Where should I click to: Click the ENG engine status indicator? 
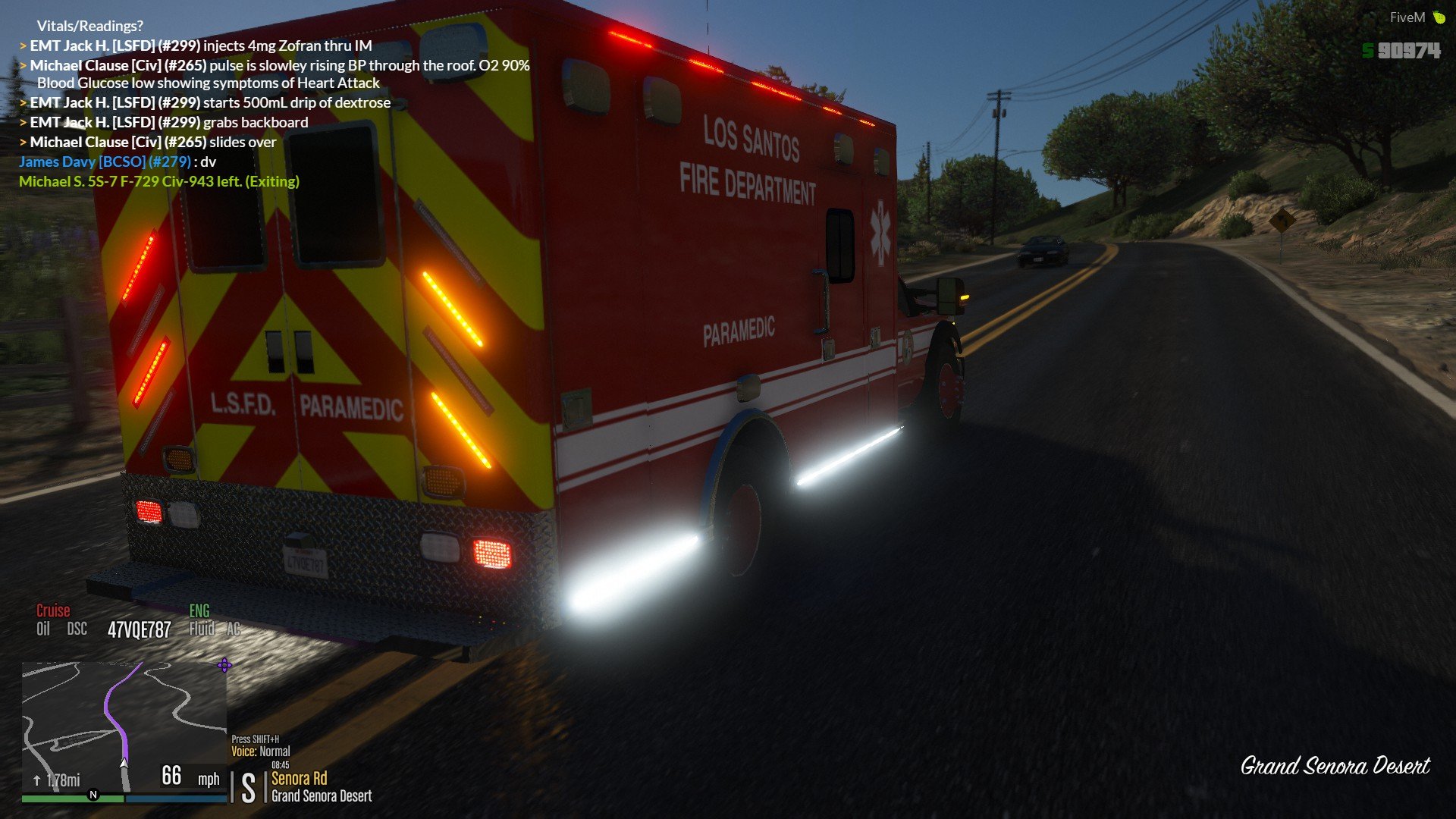[199, 611]
